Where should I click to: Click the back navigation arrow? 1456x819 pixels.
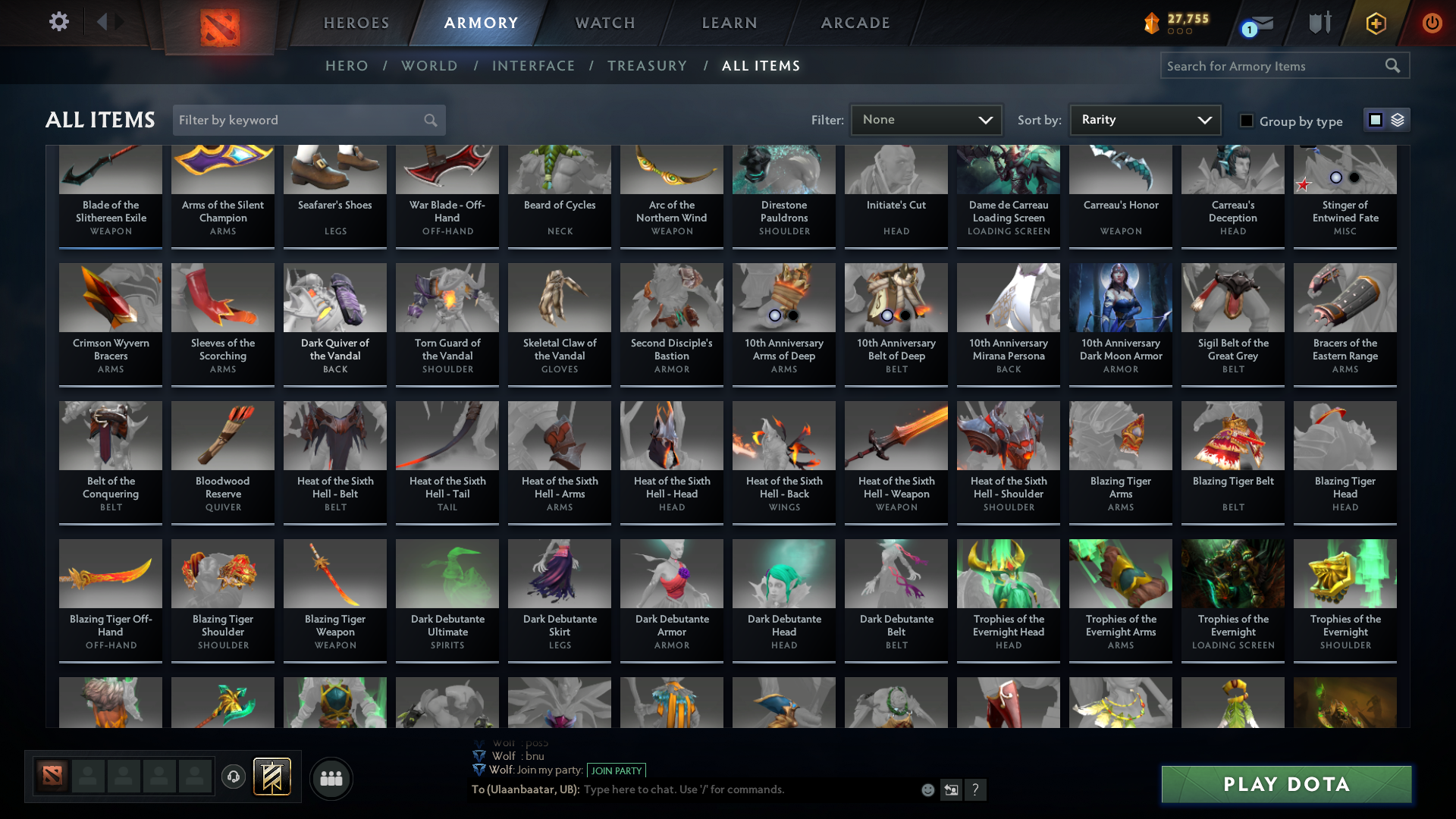tap(104, 22)
